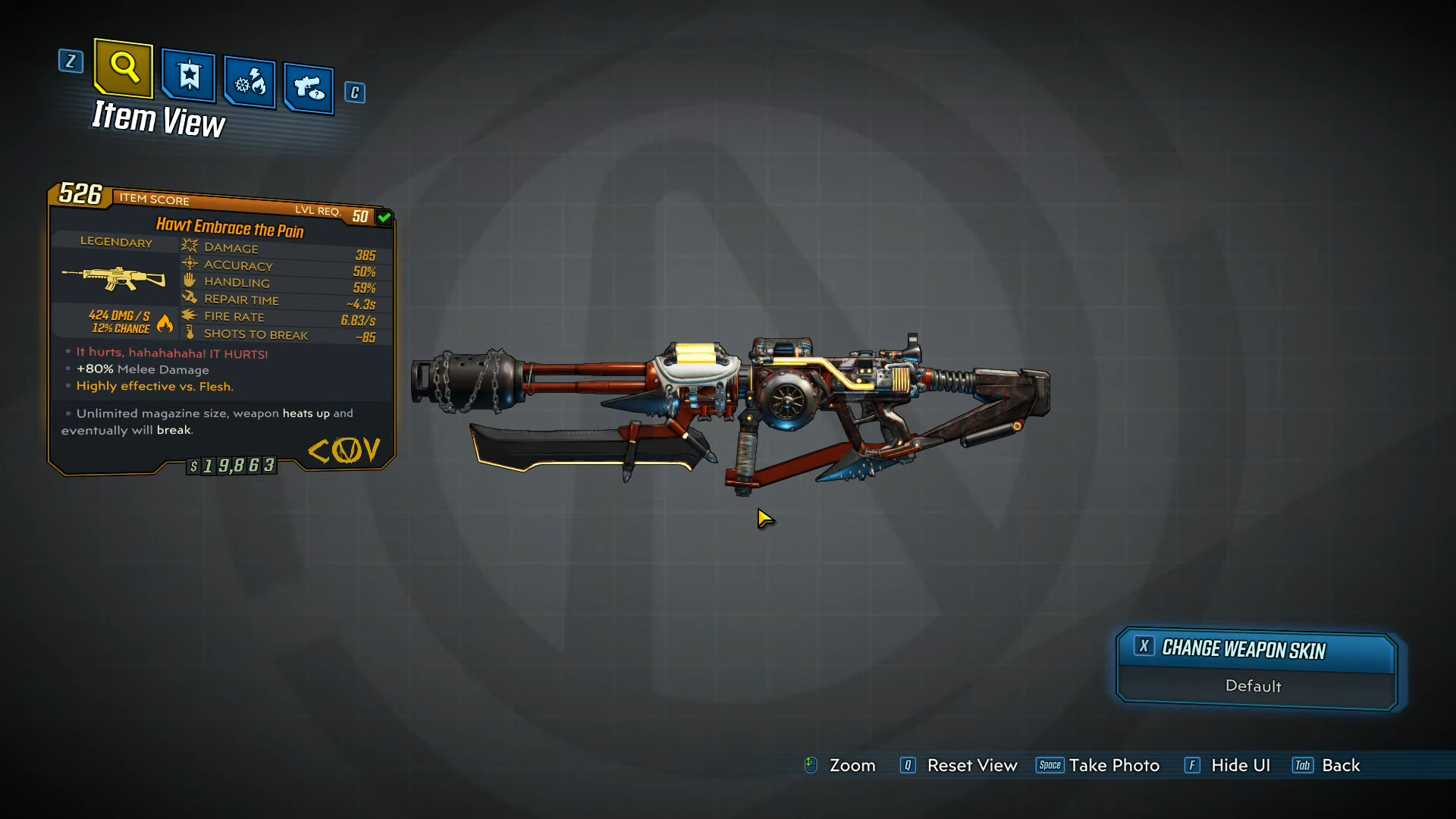This screenshot has width=1456, height=819.
Task: Click the Handling hand stat icon
Action: tap(190, 280)
